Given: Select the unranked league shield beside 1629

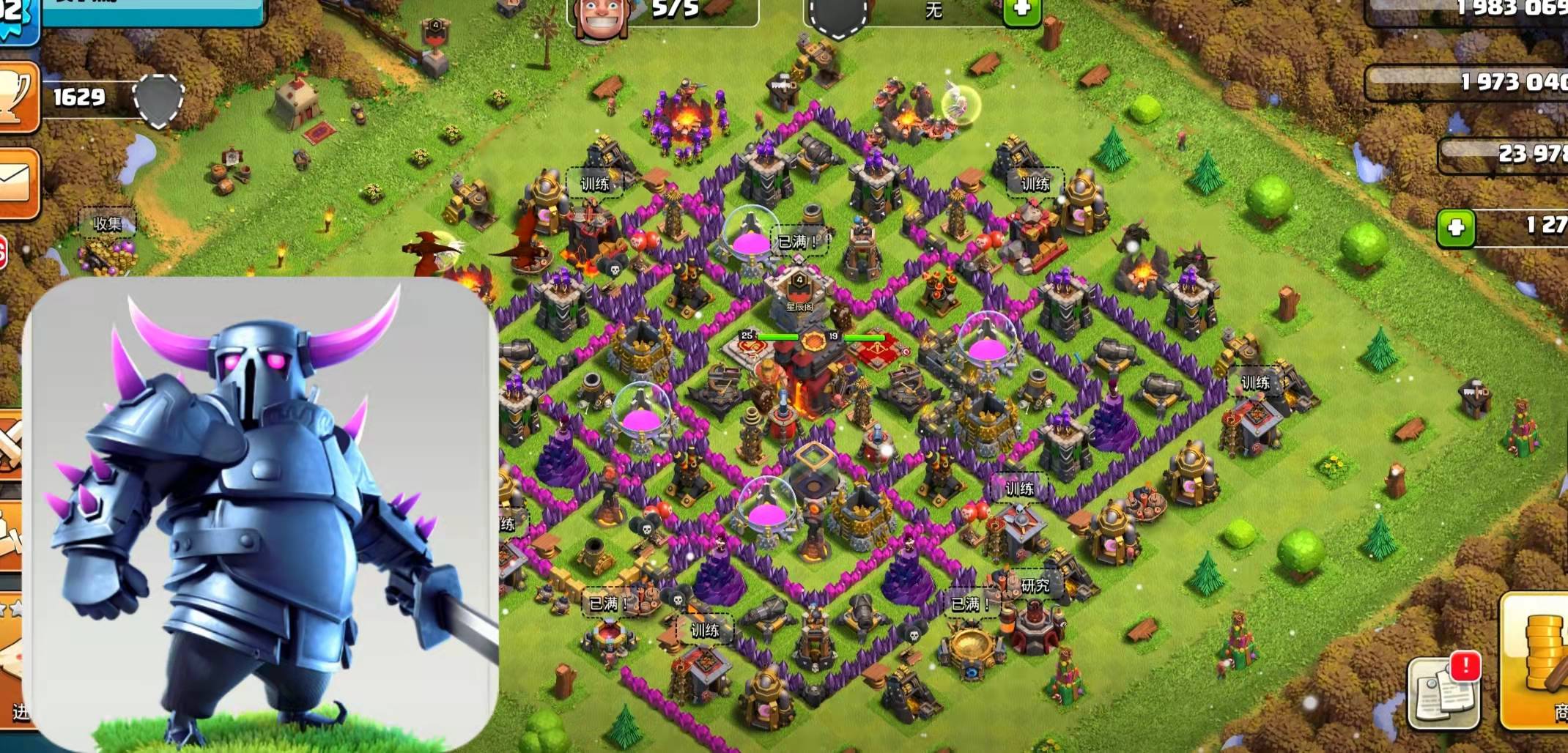Looking at the screenshot, I should (158, 100).
